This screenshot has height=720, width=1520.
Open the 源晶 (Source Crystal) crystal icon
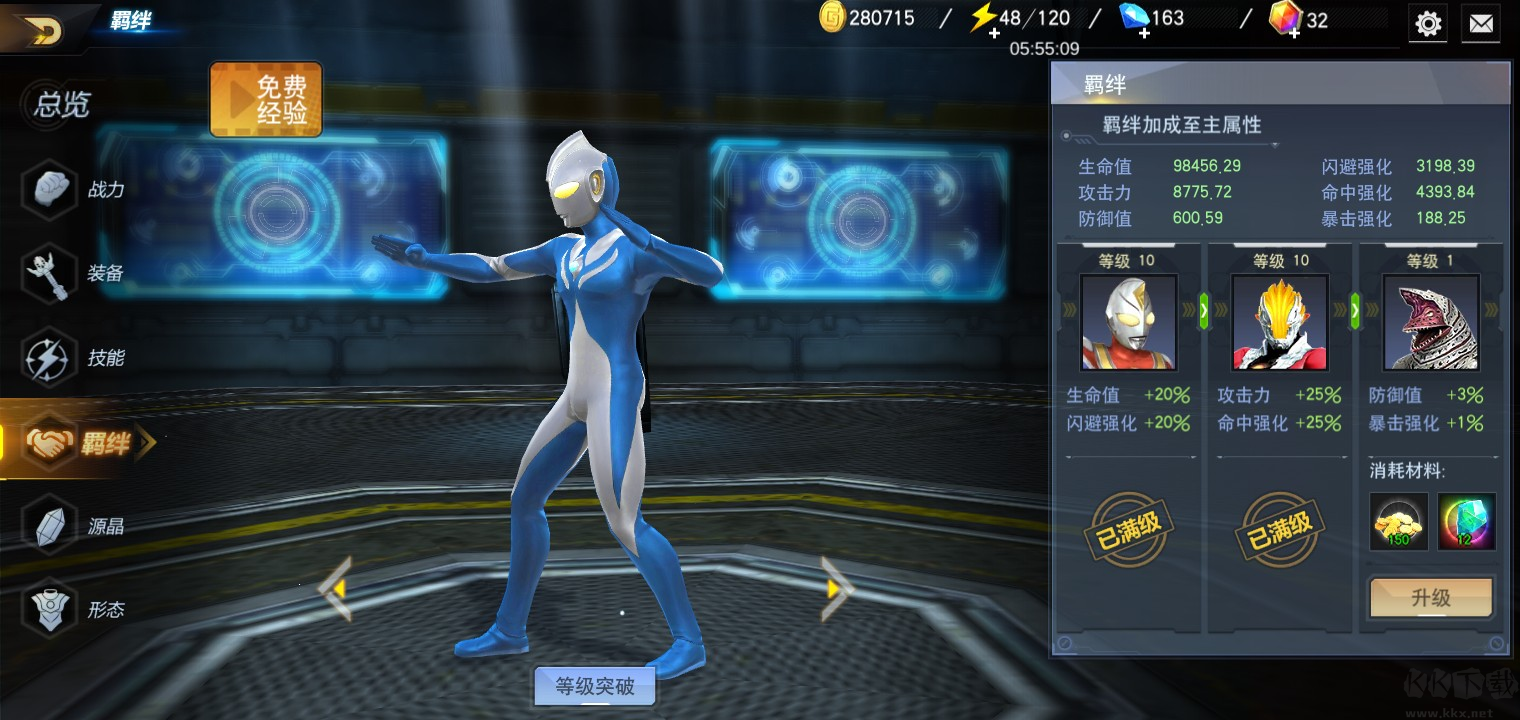click(52, 524)
